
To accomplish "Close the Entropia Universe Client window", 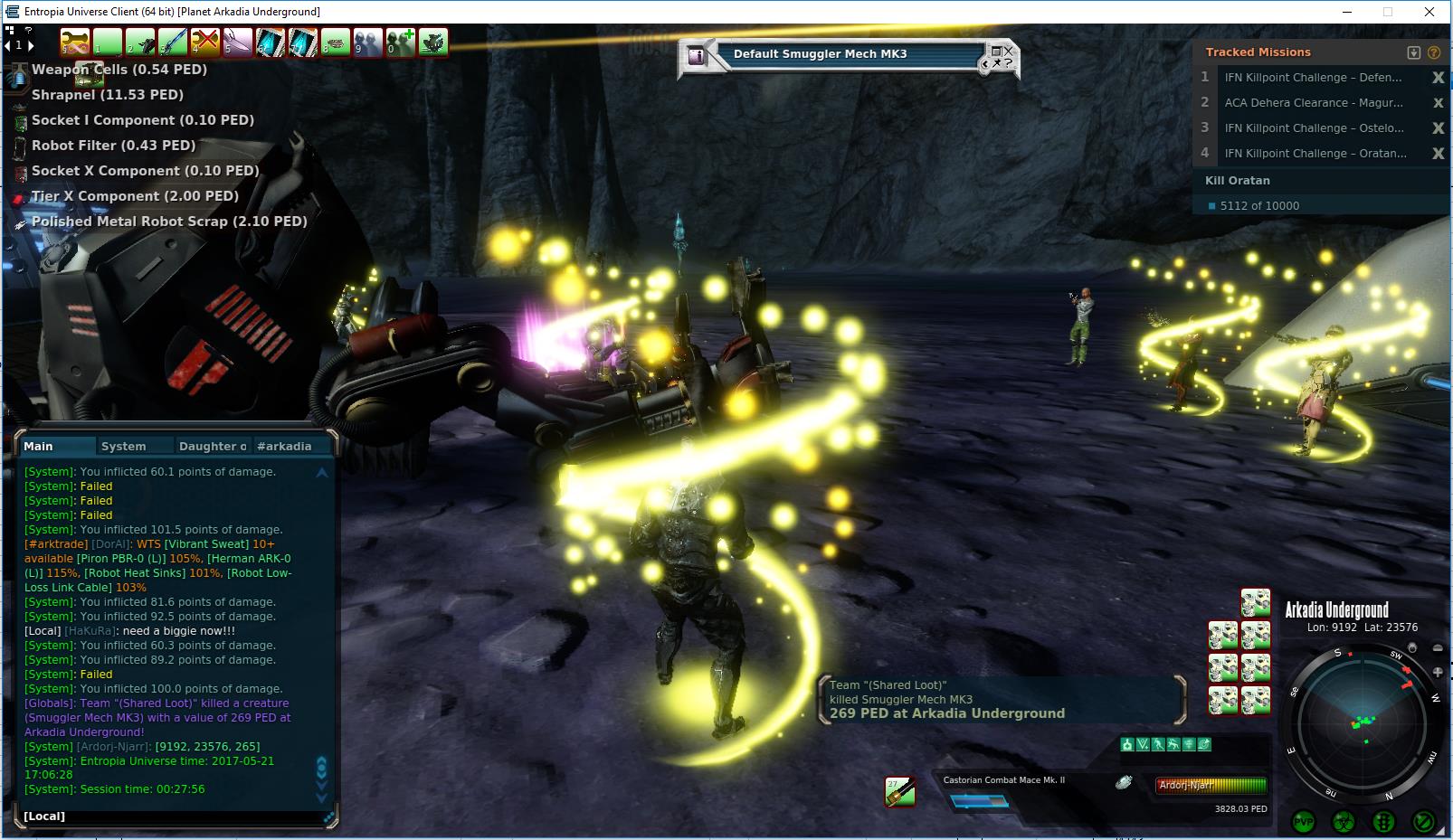I will pyautogui.click(x=1429, y=12).
